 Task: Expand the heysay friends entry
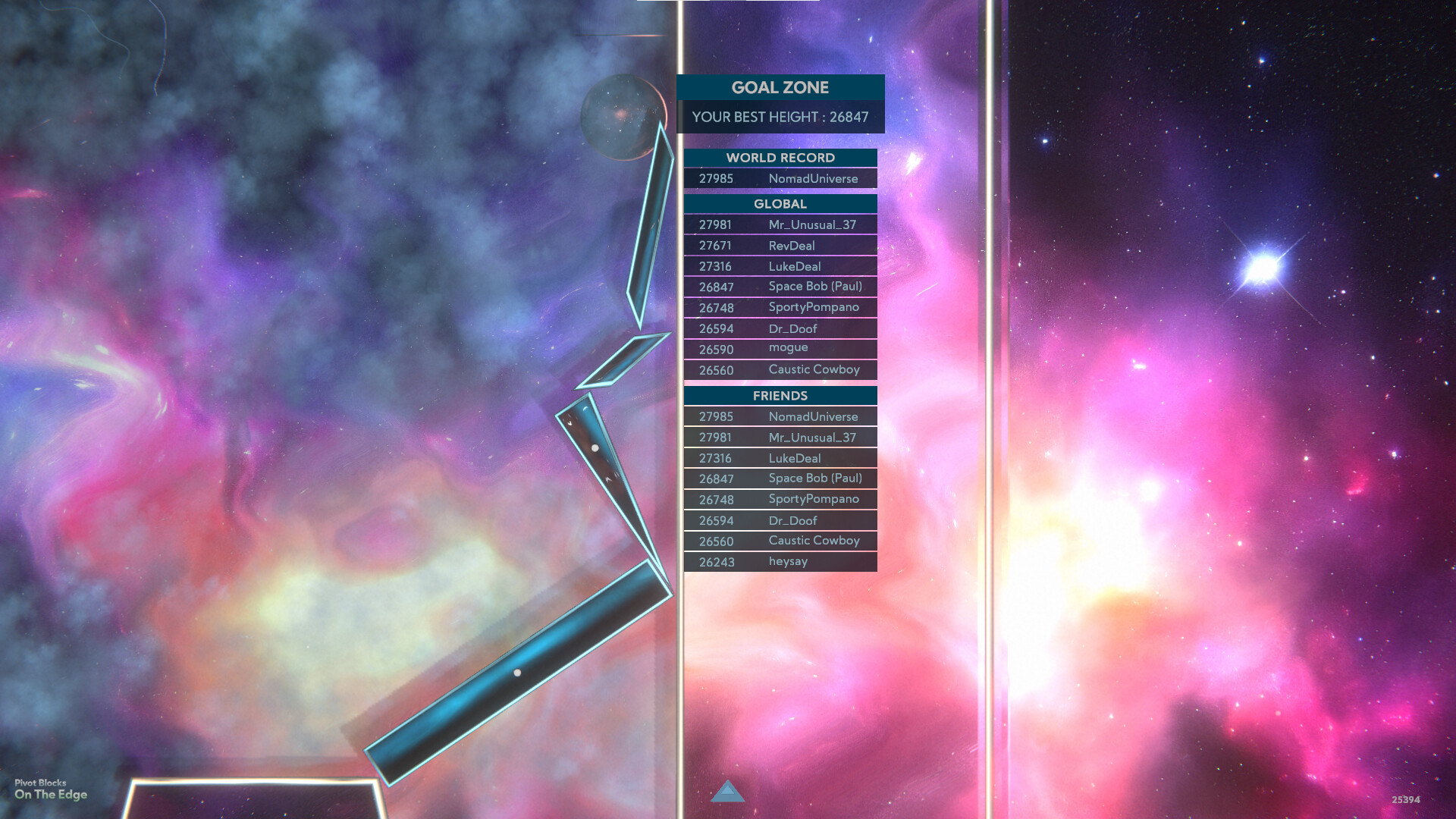780,561
